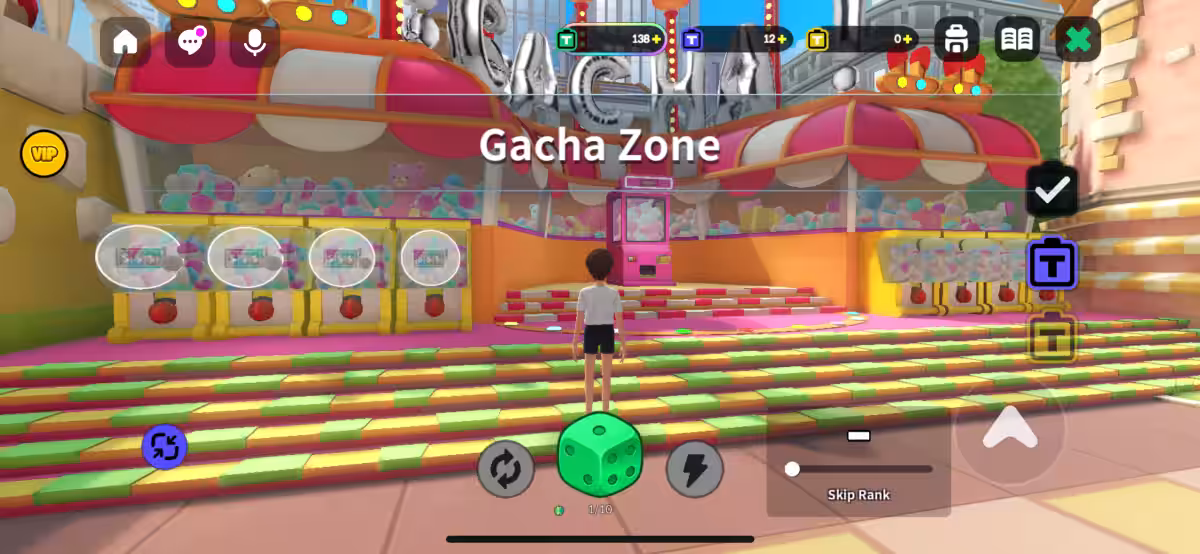Add green T currency
1200x554 pixels.
[x=657, y=39]
